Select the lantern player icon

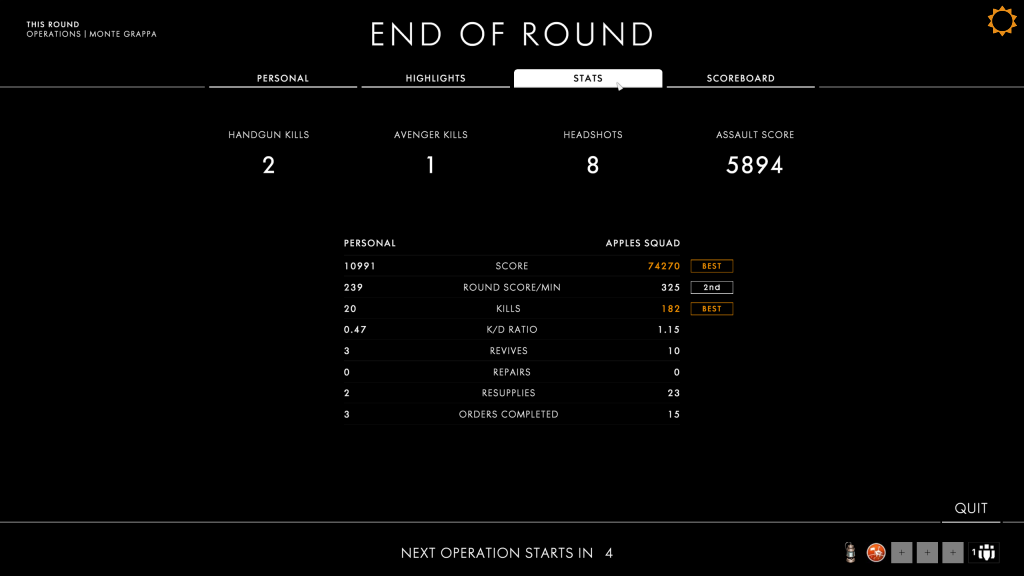click(850, 552)
